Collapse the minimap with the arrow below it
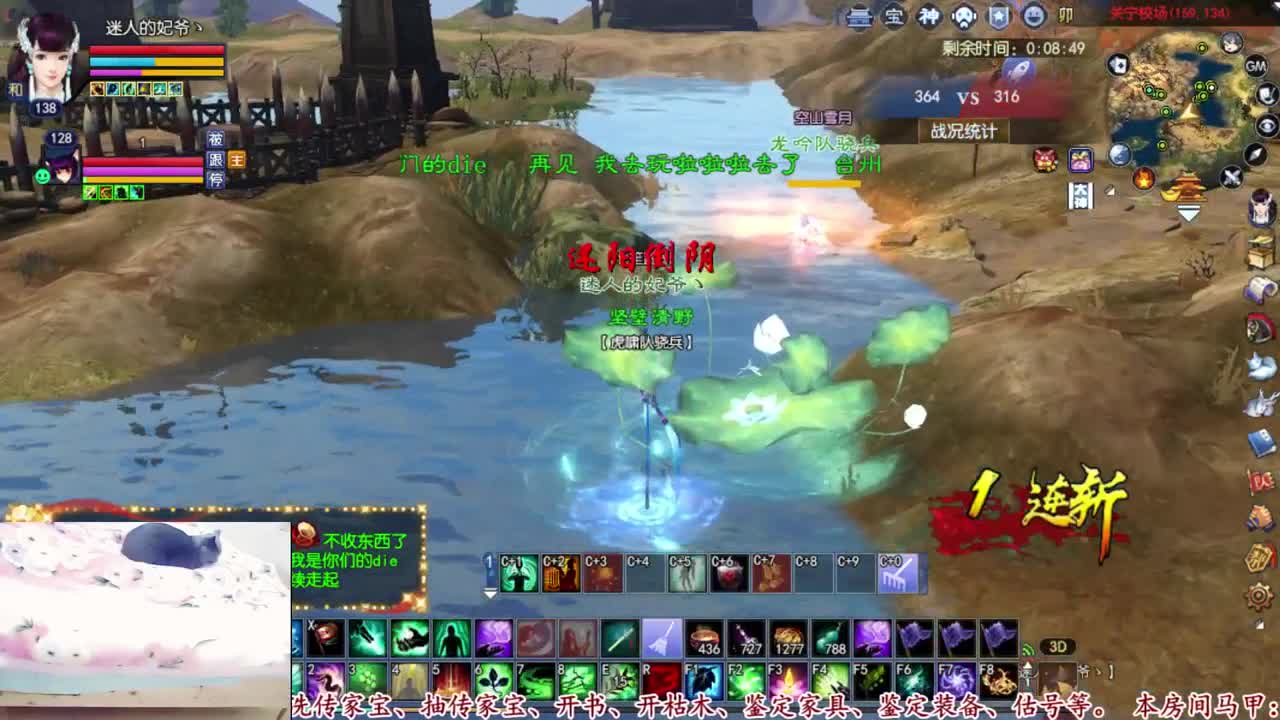Image resolution: width=1280 pixels, height=720 pixels. tap(1188, 210)
